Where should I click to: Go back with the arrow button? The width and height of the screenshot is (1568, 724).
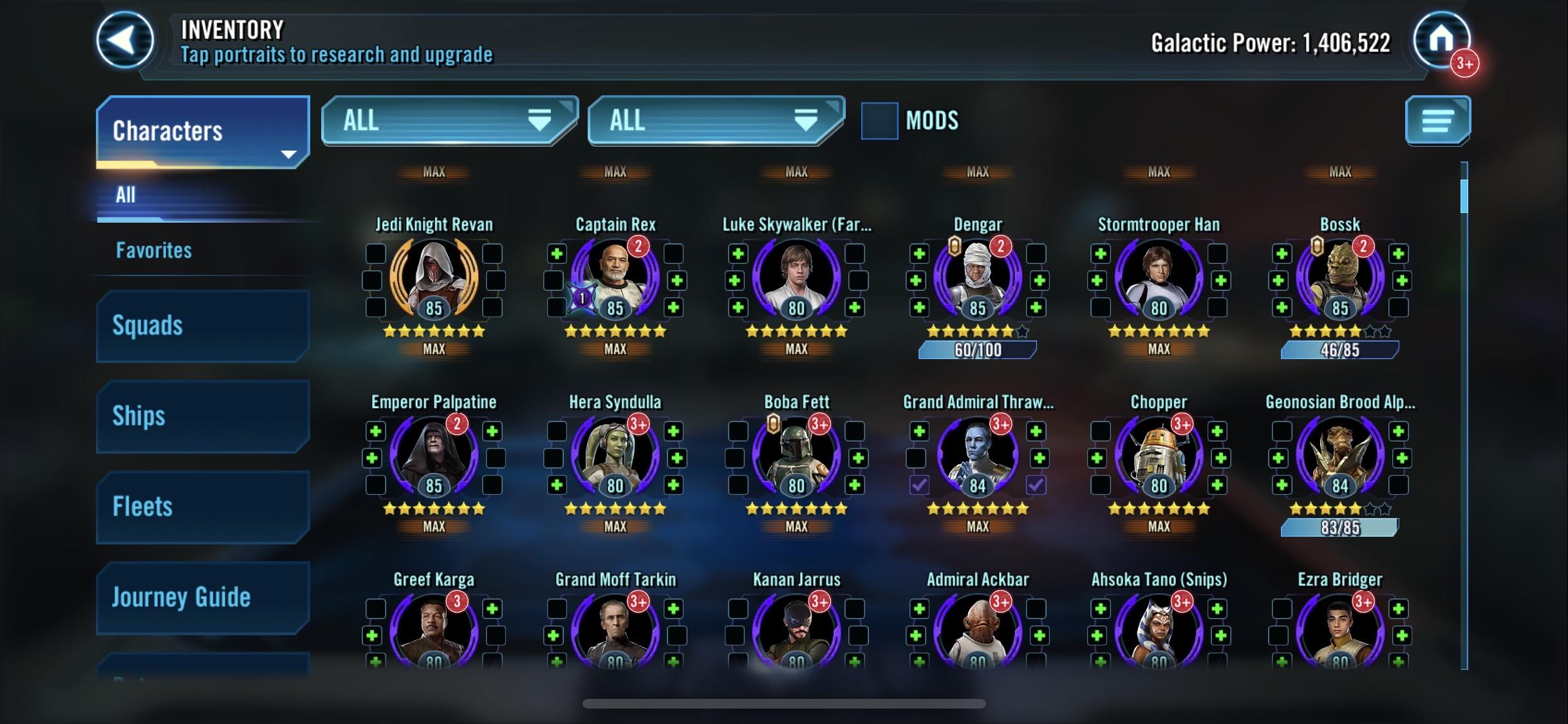click(125, 40)
